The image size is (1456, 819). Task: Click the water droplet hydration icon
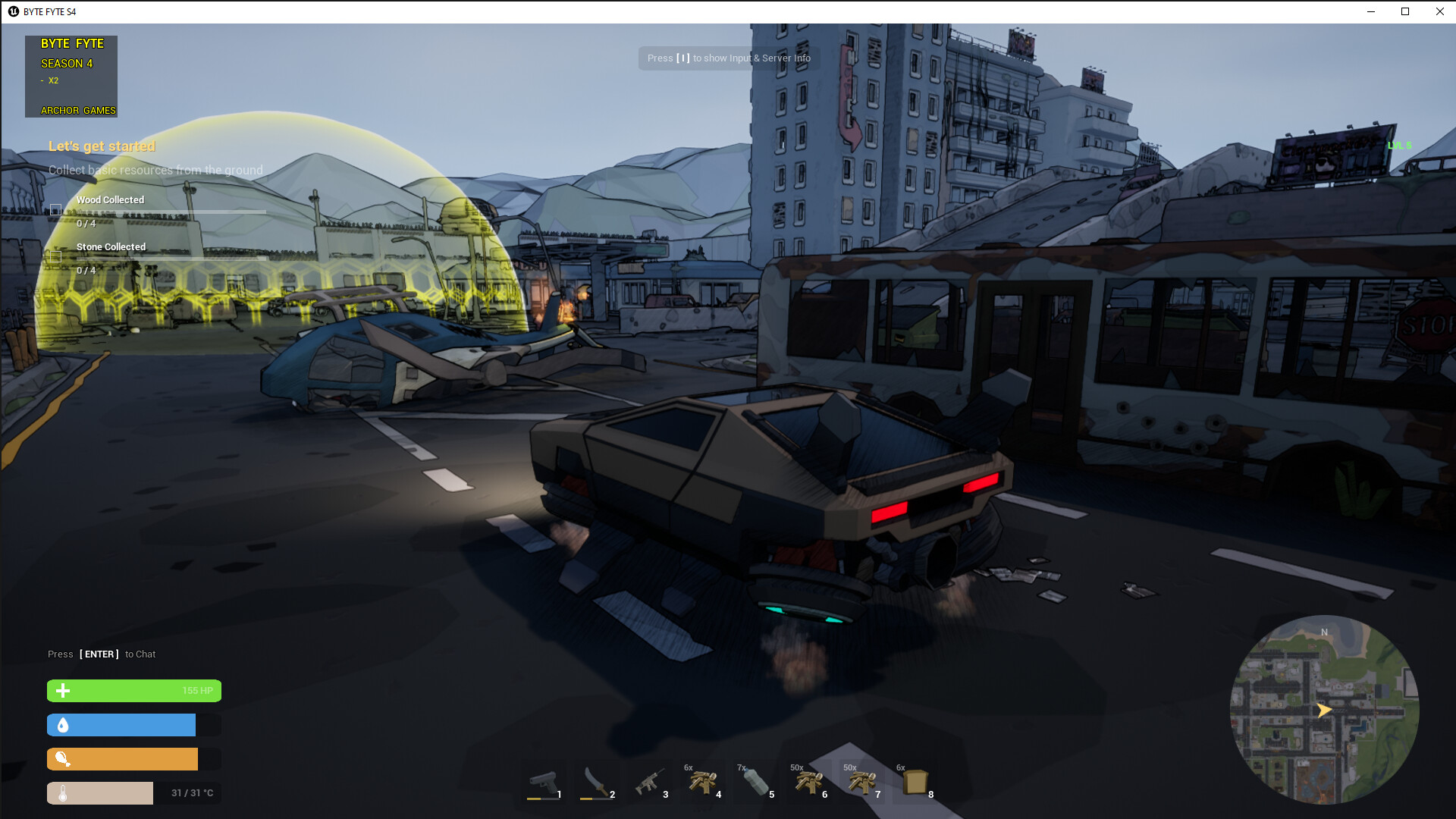63,725
